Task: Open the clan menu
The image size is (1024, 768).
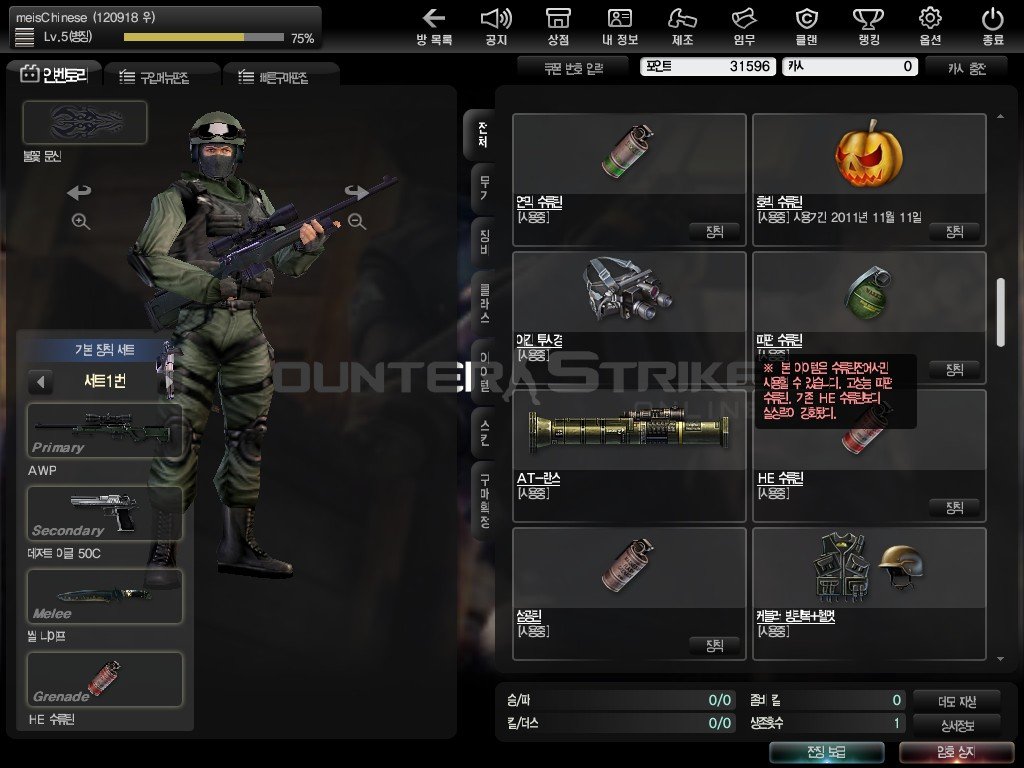Action: [806, 26]
